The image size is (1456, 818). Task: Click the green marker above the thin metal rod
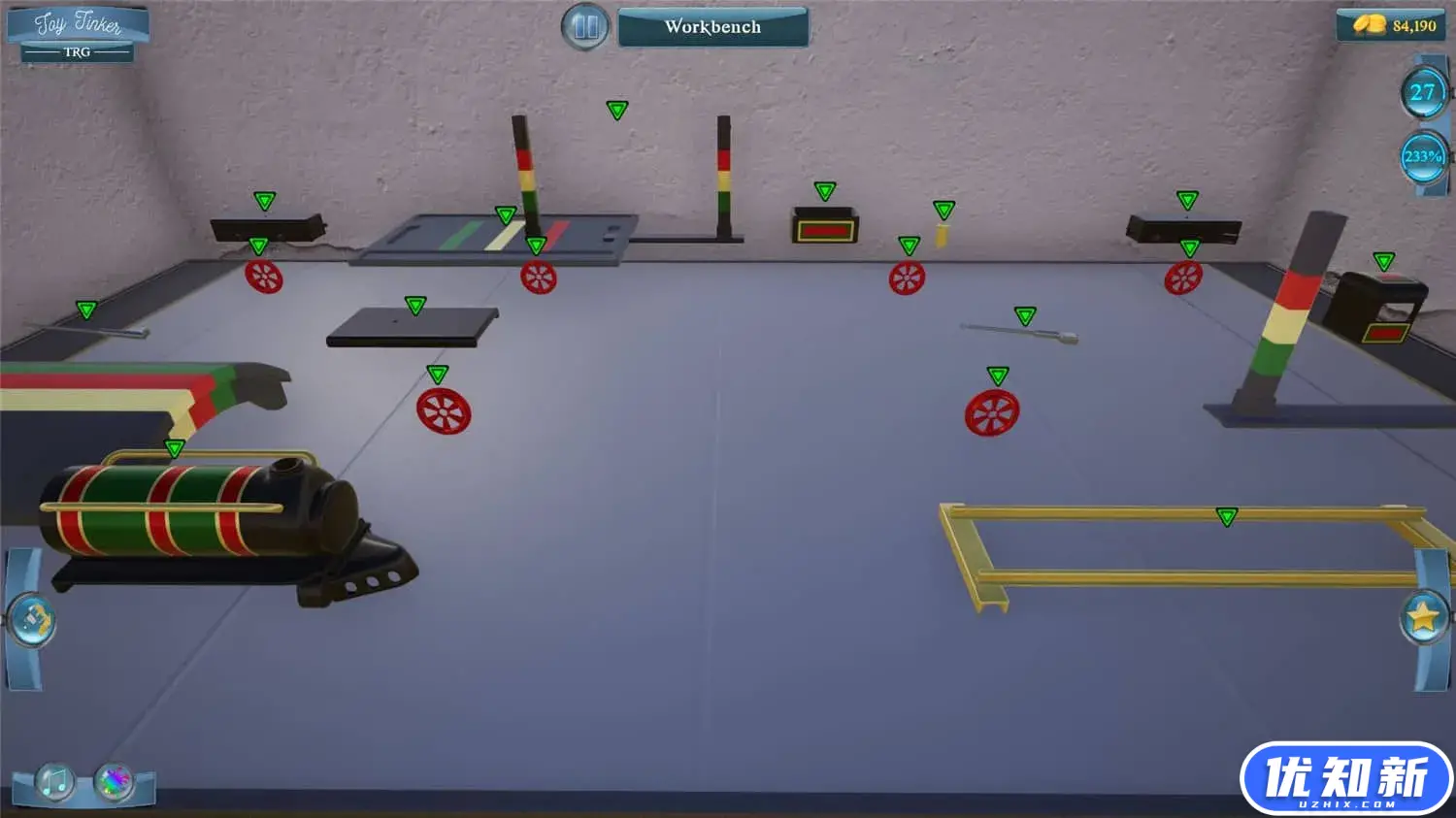(1024, 315)
